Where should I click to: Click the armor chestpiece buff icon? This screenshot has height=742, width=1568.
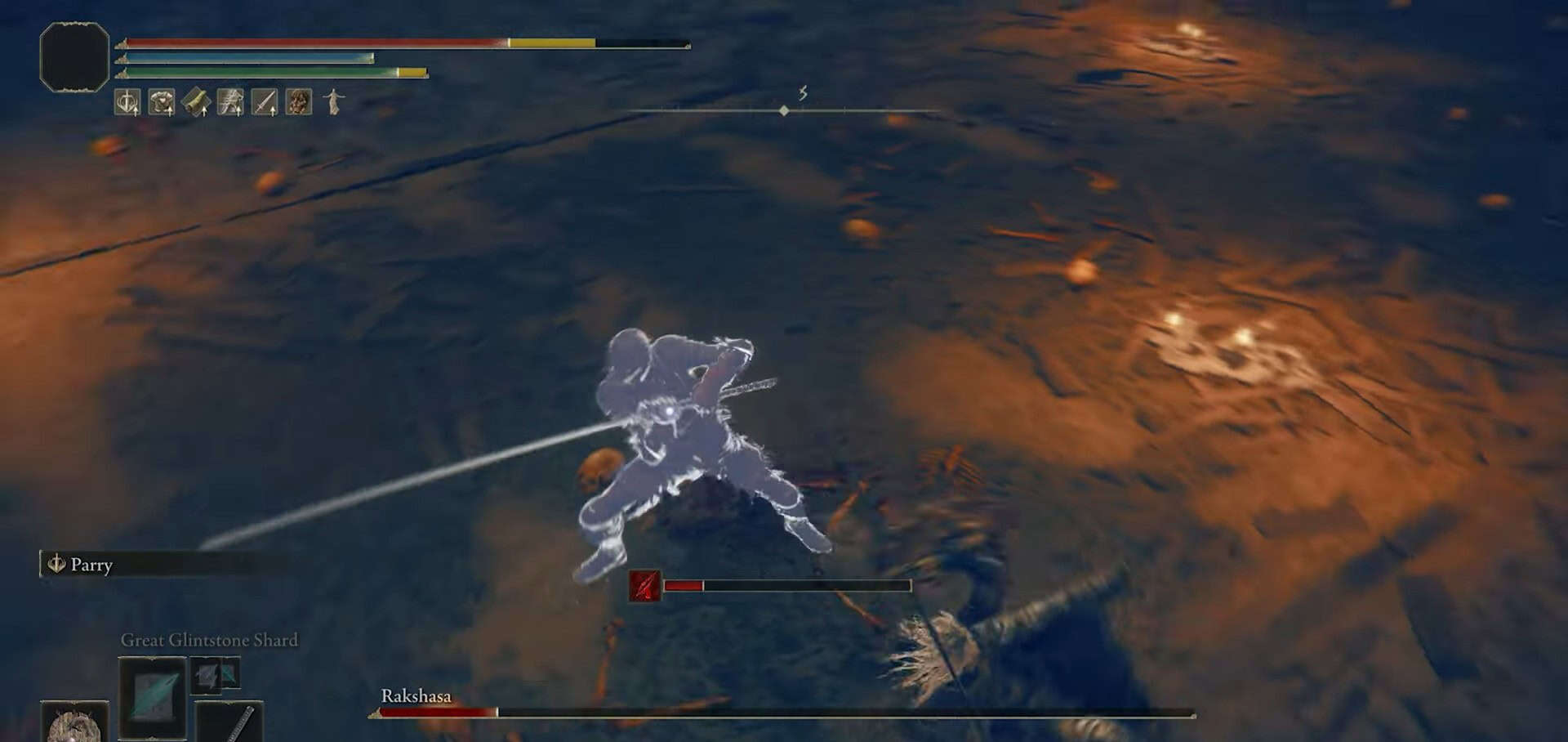(160, 103)
